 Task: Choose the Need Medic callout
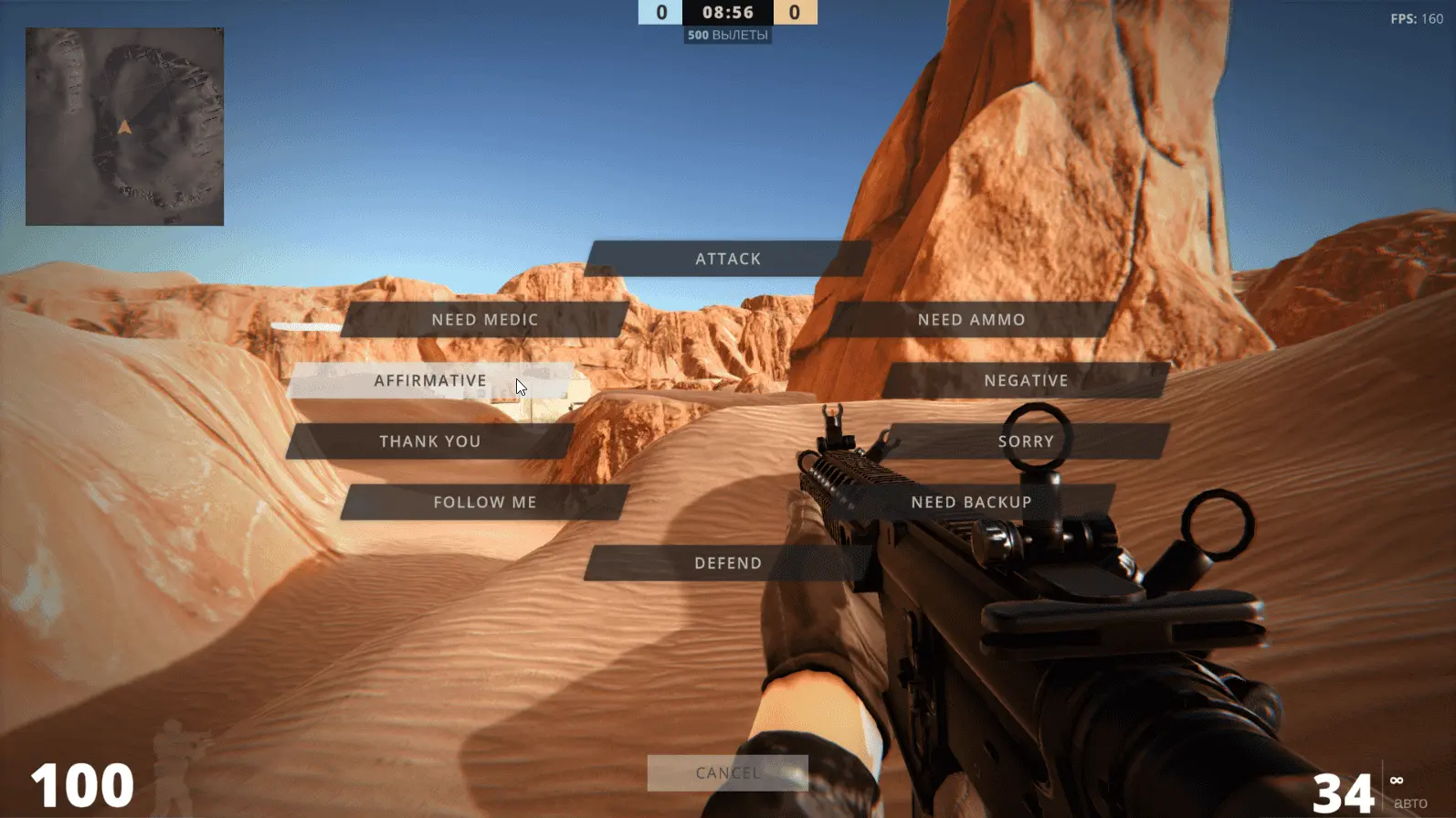click(484, 320)
